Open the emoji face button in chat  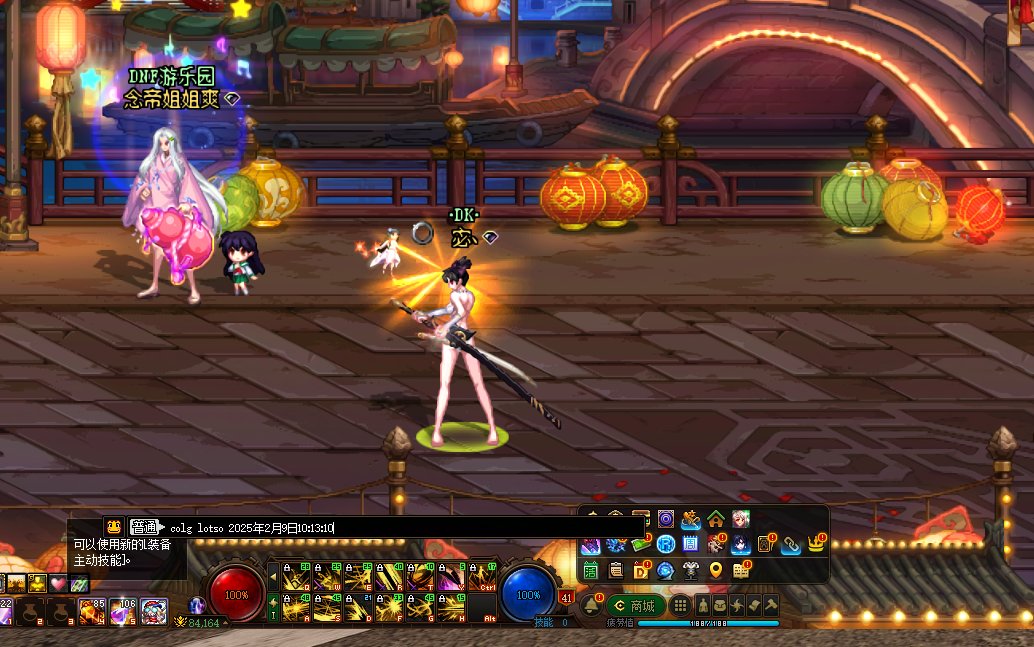pyautogui.click(x=114, y=527)
